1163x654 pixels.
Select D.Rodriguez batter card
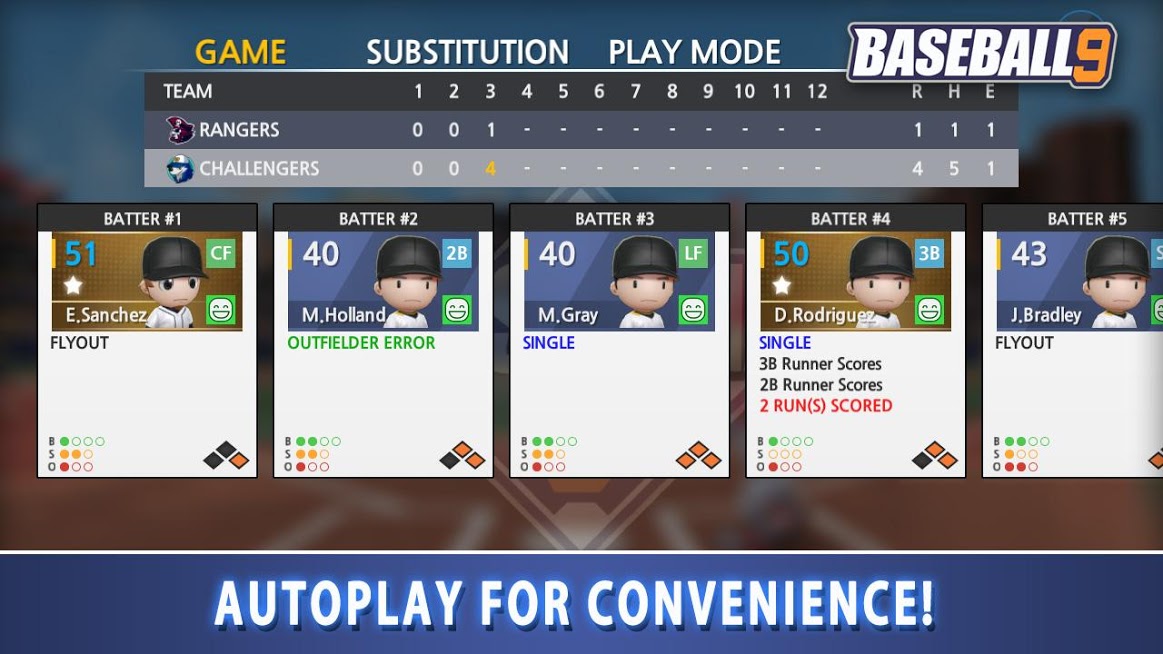click(x=855, y=340)
